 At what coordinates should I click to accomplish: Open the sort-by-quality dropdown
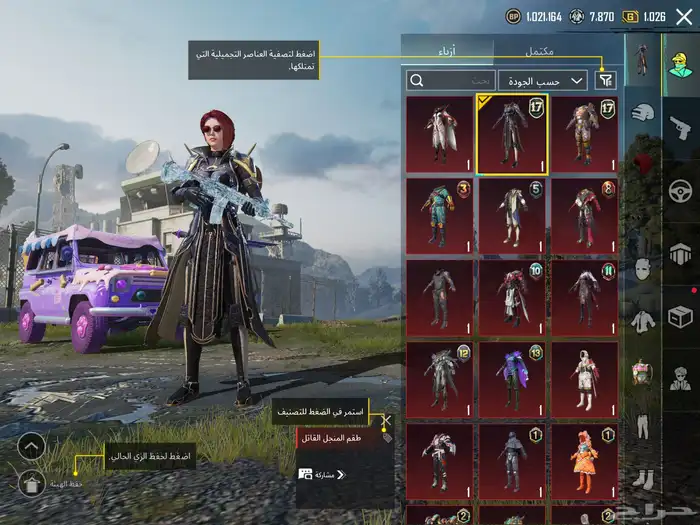click(547, 80)
